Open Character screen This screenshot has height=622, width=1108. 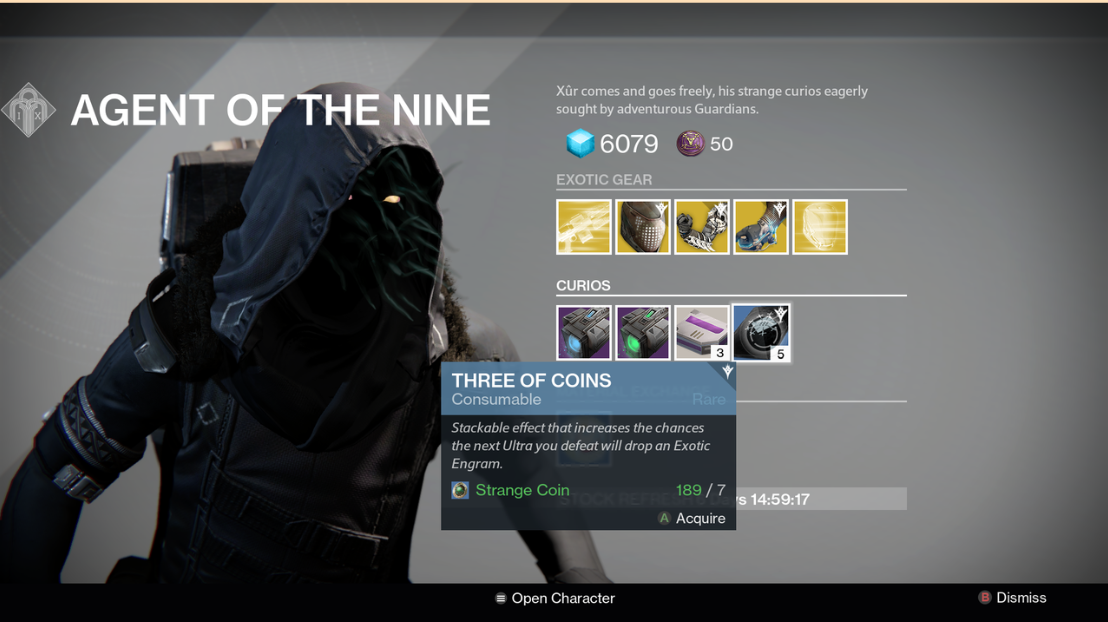point(555,598)
